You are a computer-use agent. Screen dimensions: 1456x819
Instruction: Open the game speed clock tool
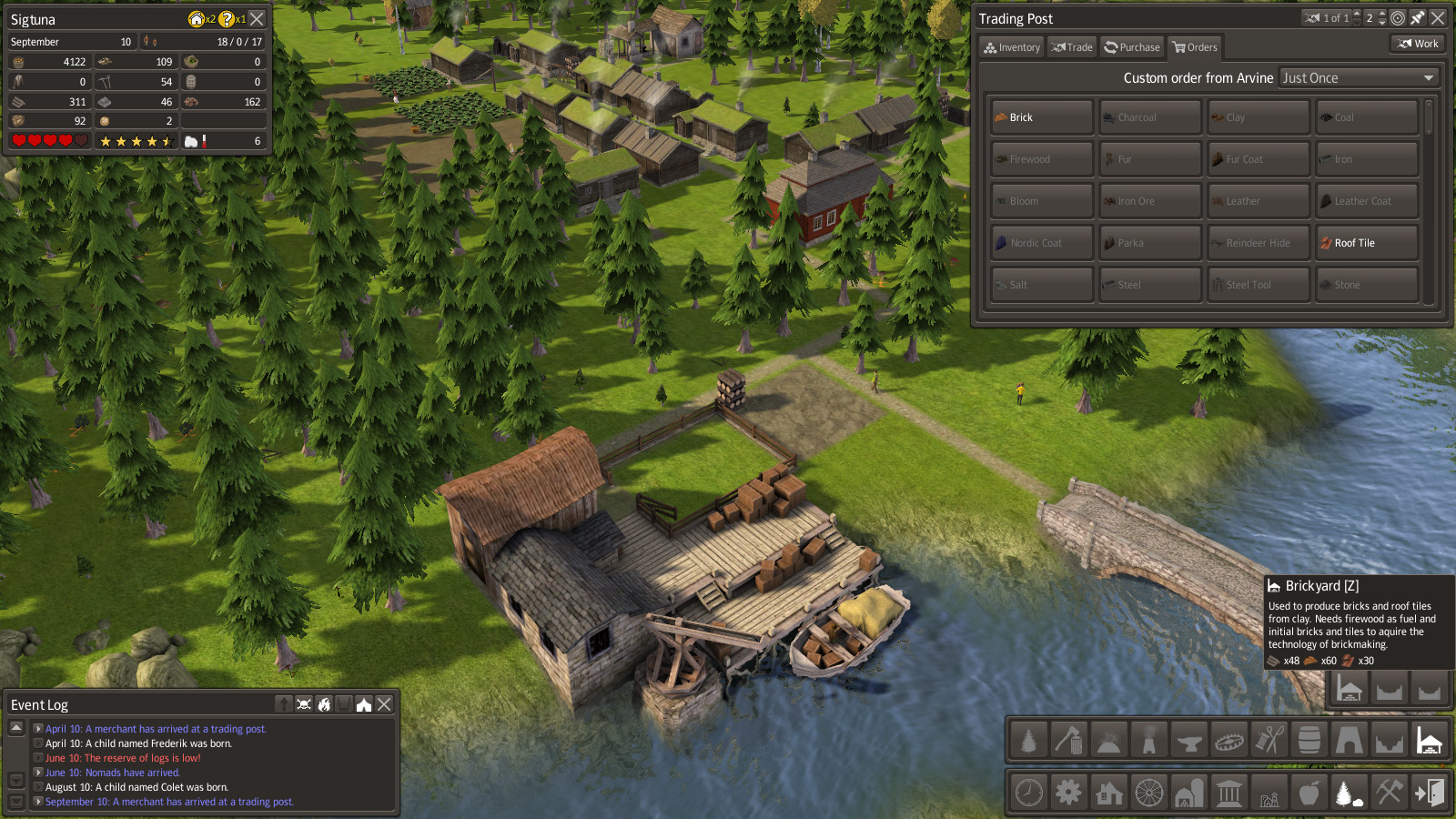tap(1029, 793)
